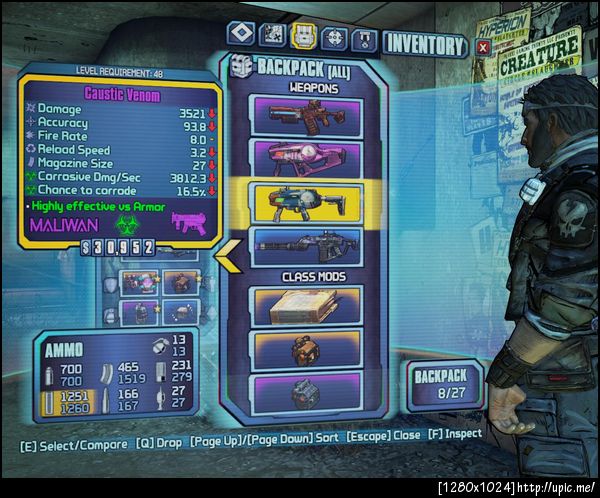This screenshot has height=498, width=600.
Task: Choose the orange class mod slot
Action: tap(305, 350)
